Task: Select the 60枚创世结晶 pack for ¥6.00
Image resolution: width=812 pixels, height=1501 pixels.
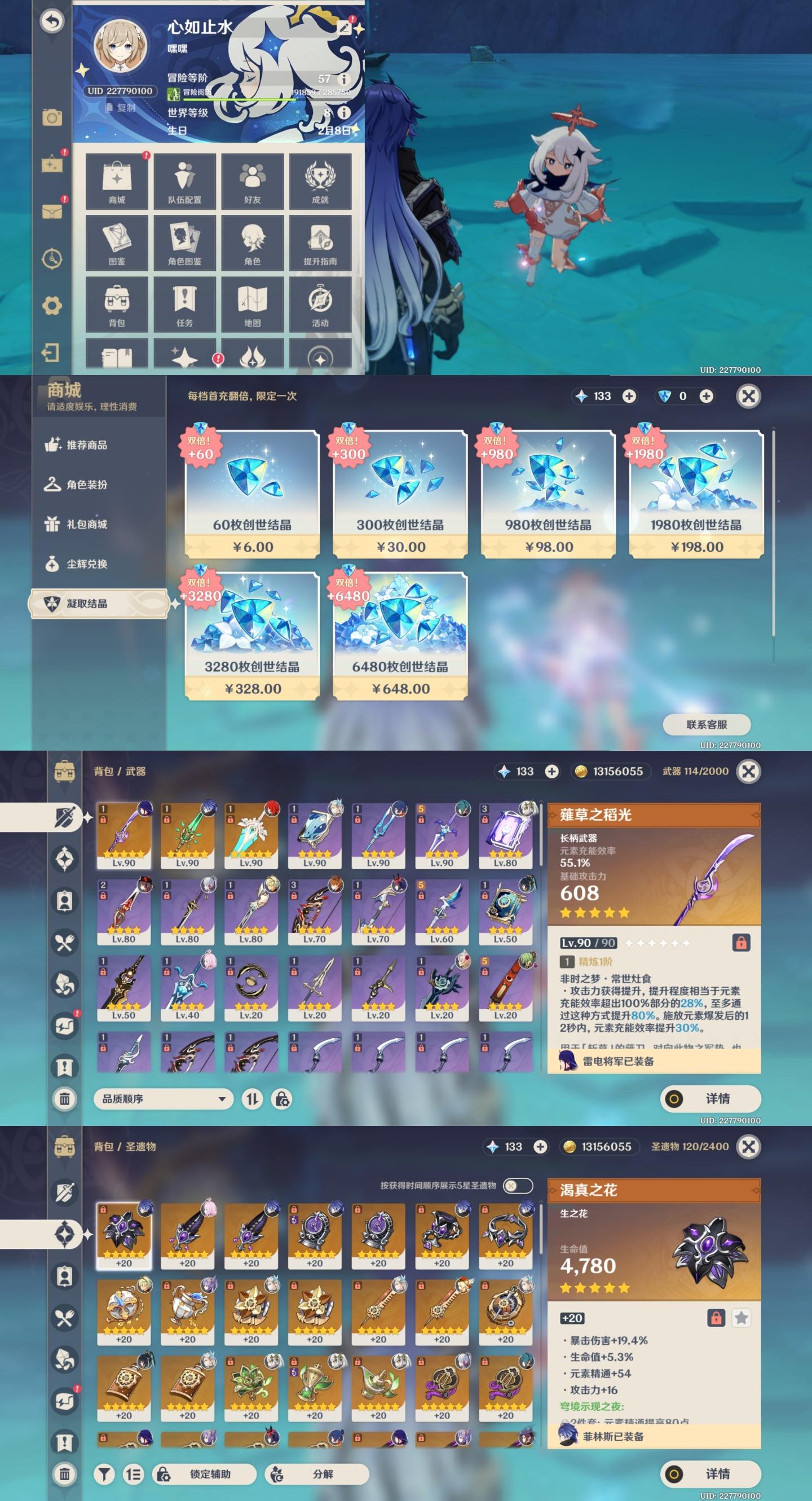Action: [251, 494]
